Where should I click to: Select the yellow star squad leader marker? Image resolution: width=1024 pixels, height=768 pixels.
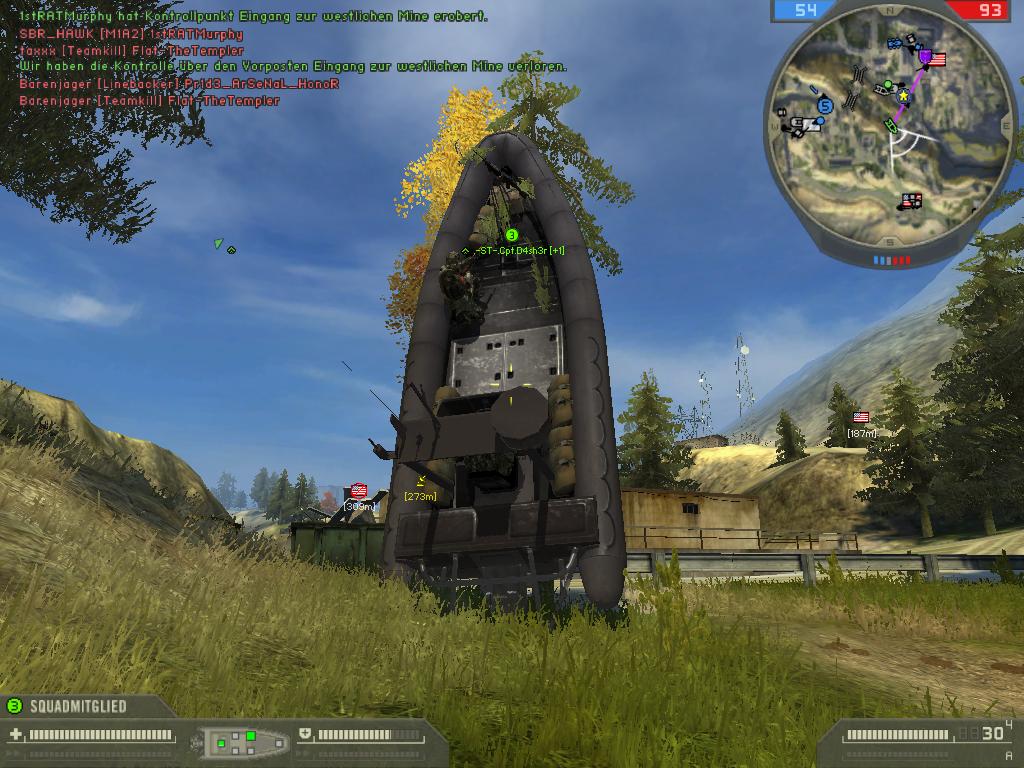pos(904,95)
